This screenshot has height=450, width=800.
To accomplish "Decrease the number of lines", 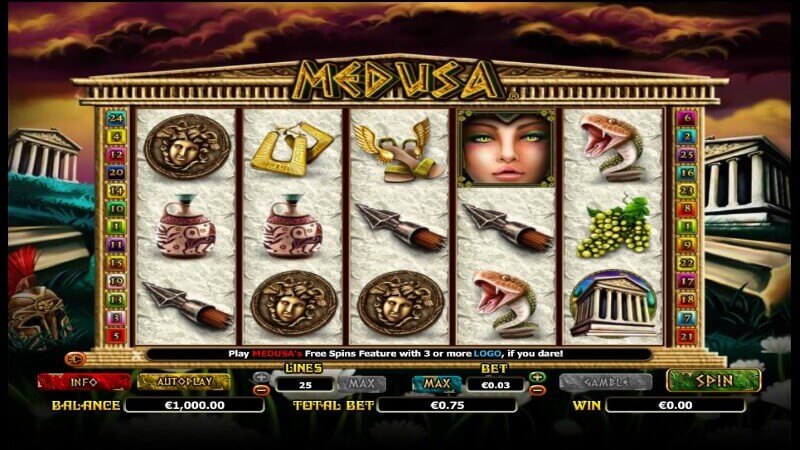I will click(262, 390).
